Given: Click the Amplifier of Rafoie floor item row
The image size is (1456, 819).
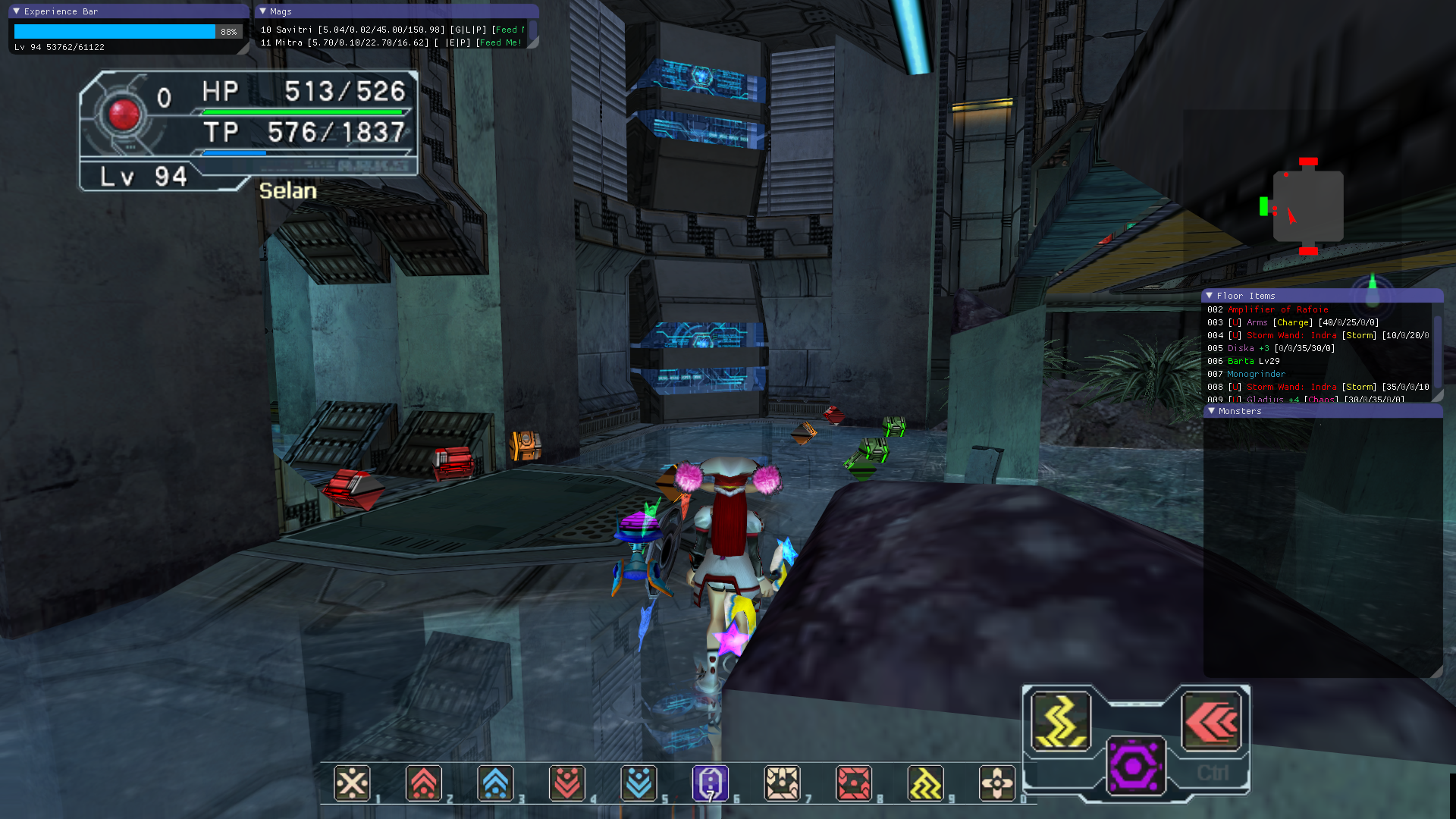Looking at the screenshot, I should pyautogui.click(x=1277, y=309).
